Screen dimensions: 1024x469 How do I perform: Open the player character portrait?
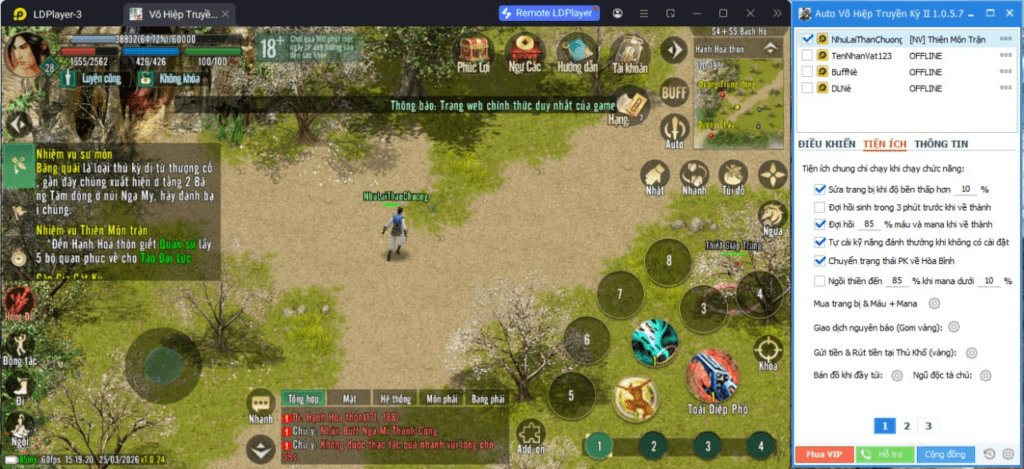click(28, 51)
